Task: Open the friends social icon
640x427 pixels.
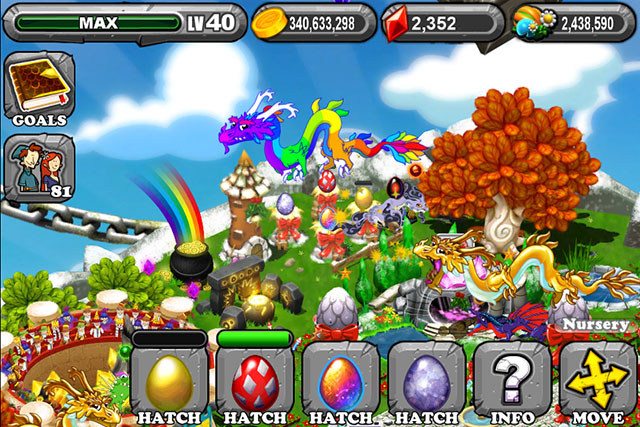Action: point(39,166)
